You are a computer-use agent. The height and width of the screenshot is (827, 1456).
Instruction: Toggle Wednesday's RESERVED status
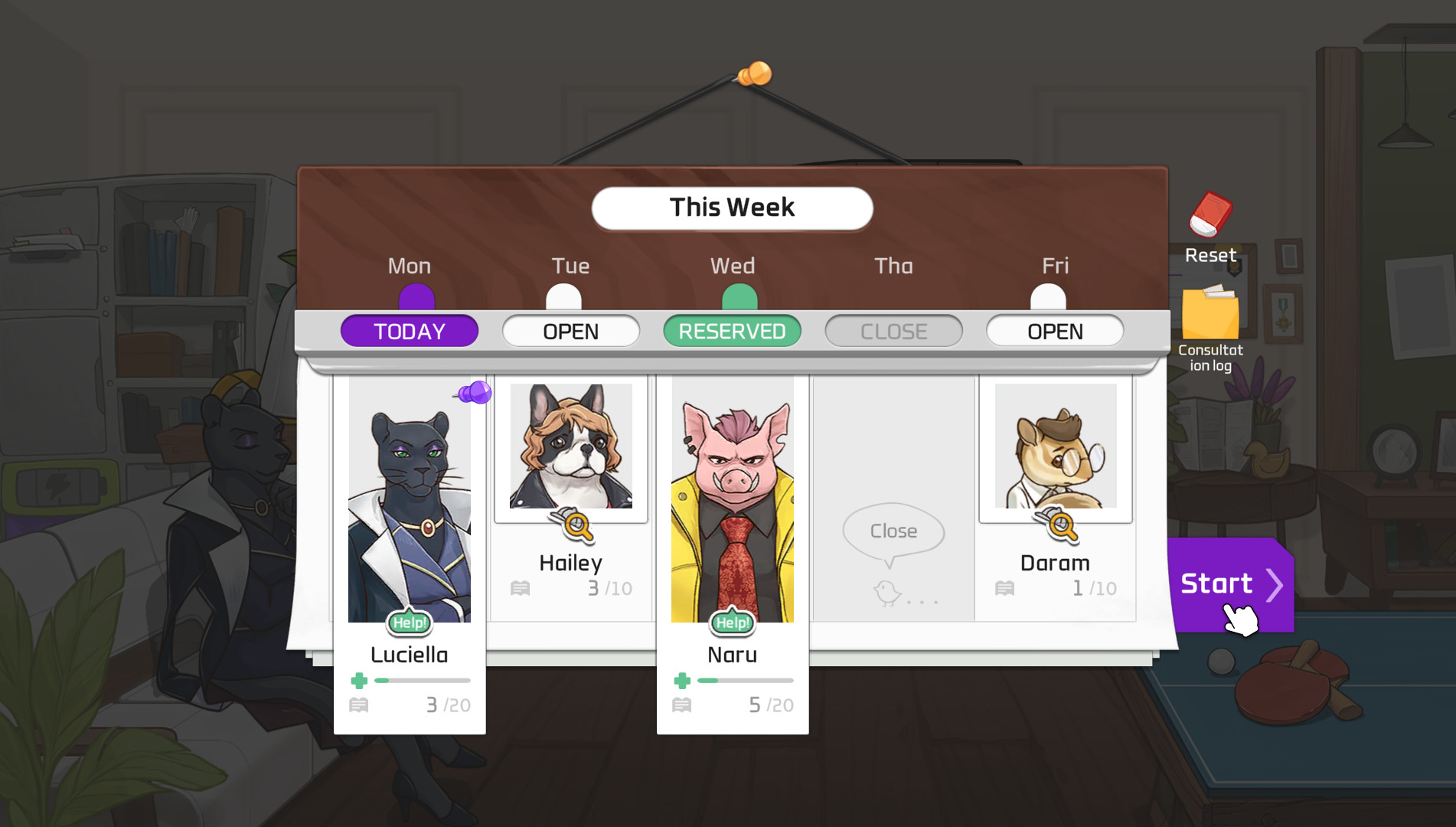732,331
